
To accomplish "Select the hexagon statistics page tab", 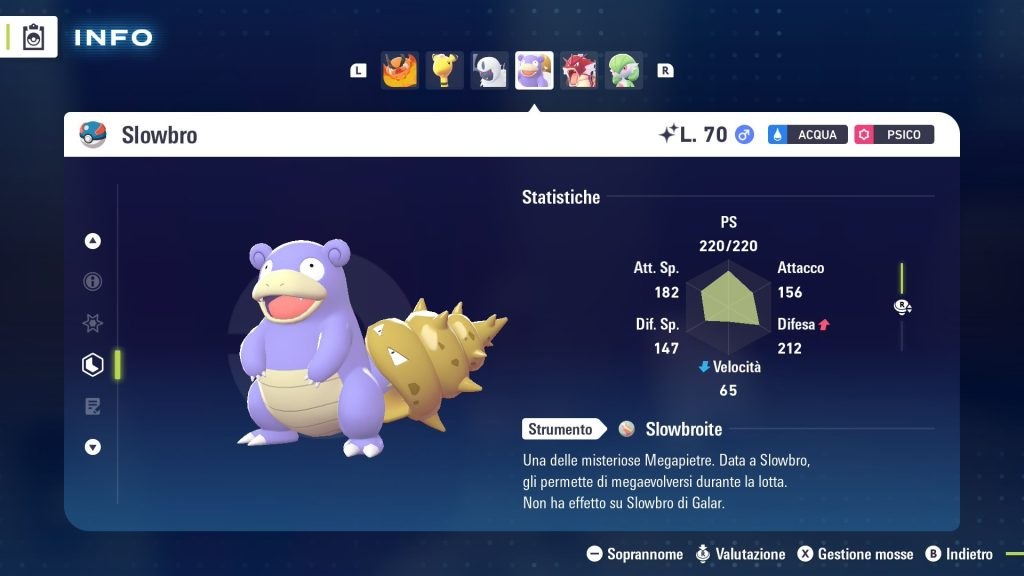I will [93, 365].
